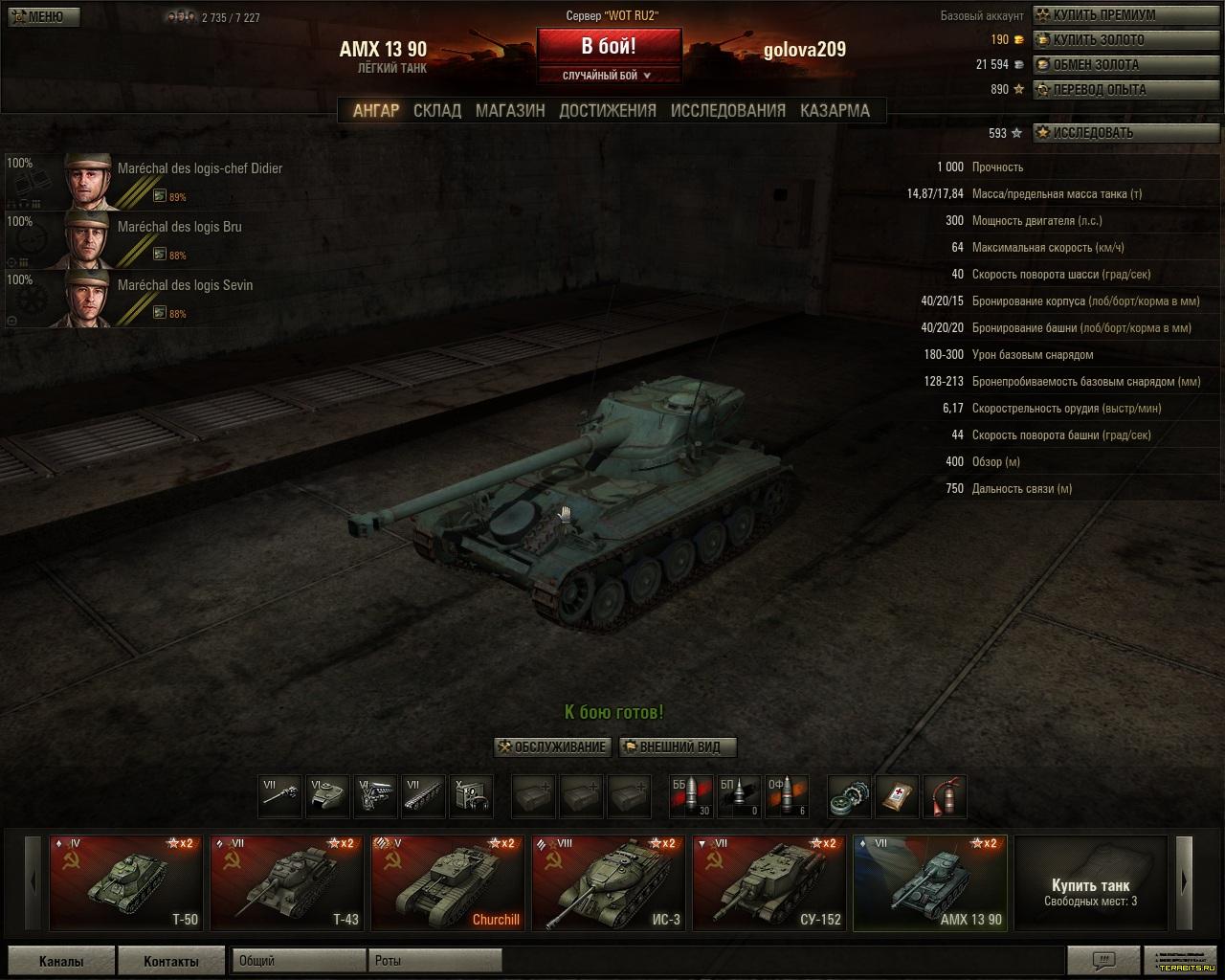1225x980 pixels.
Task: Show the Исследования tab
Action: pos(728,110)
